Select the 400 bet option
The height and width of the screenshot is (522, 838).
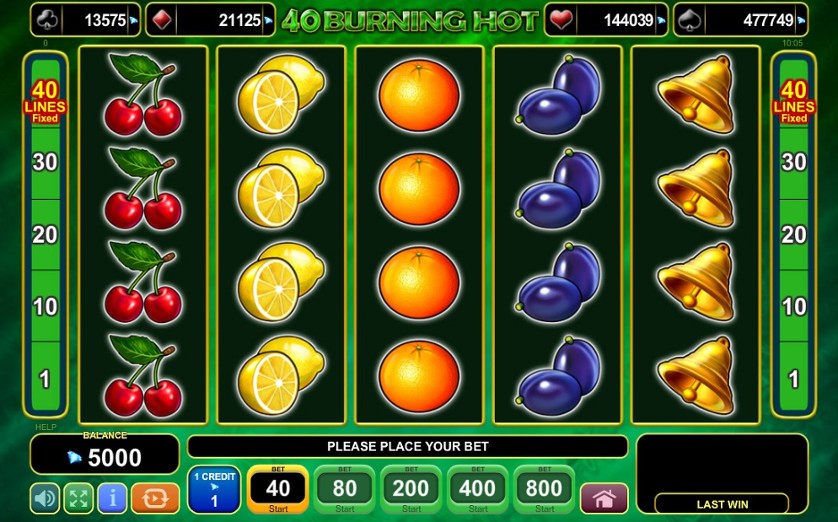coord(478,490)
